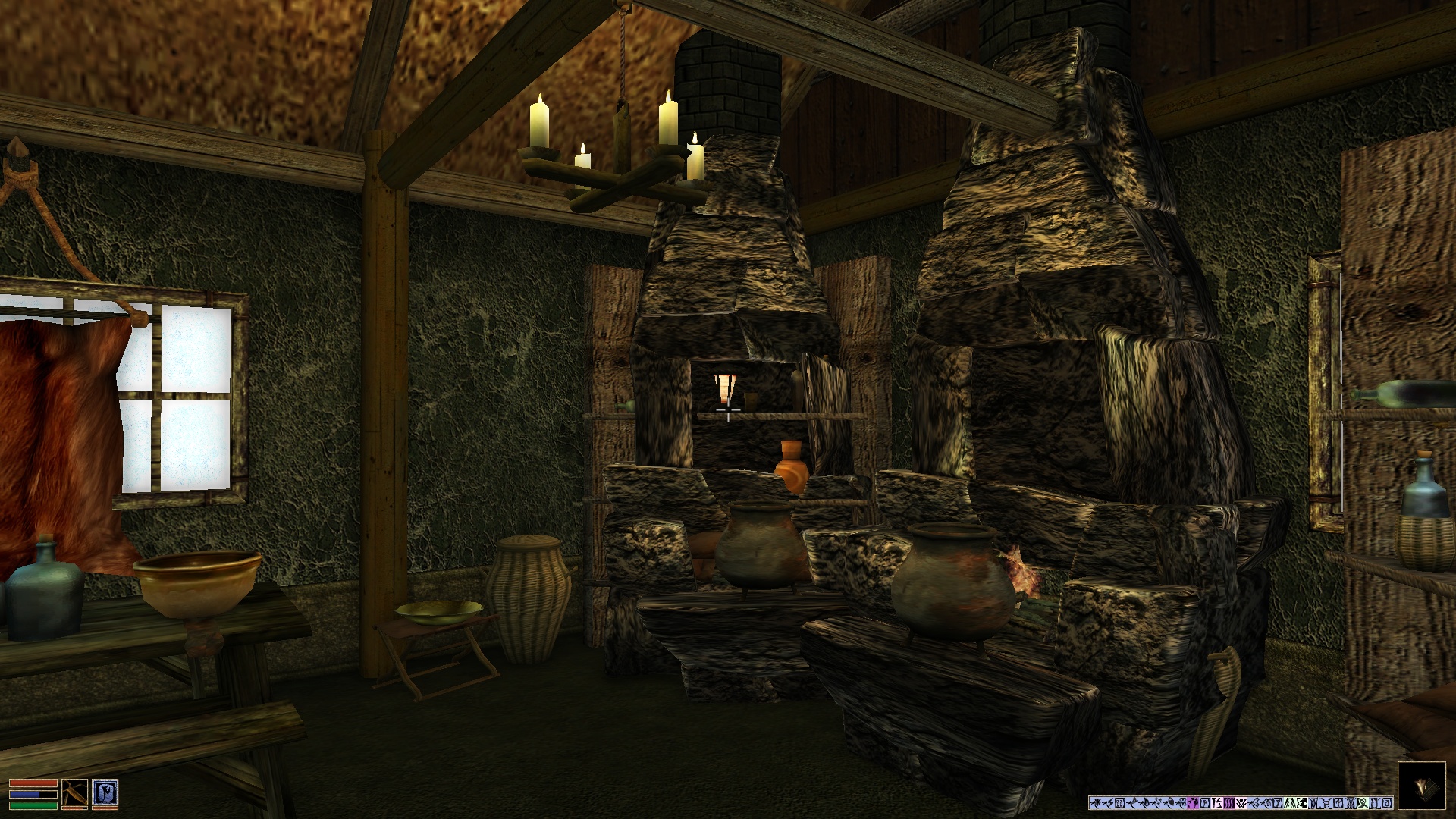Select the equipped crossbow weapon icon

tap(75, 792)
